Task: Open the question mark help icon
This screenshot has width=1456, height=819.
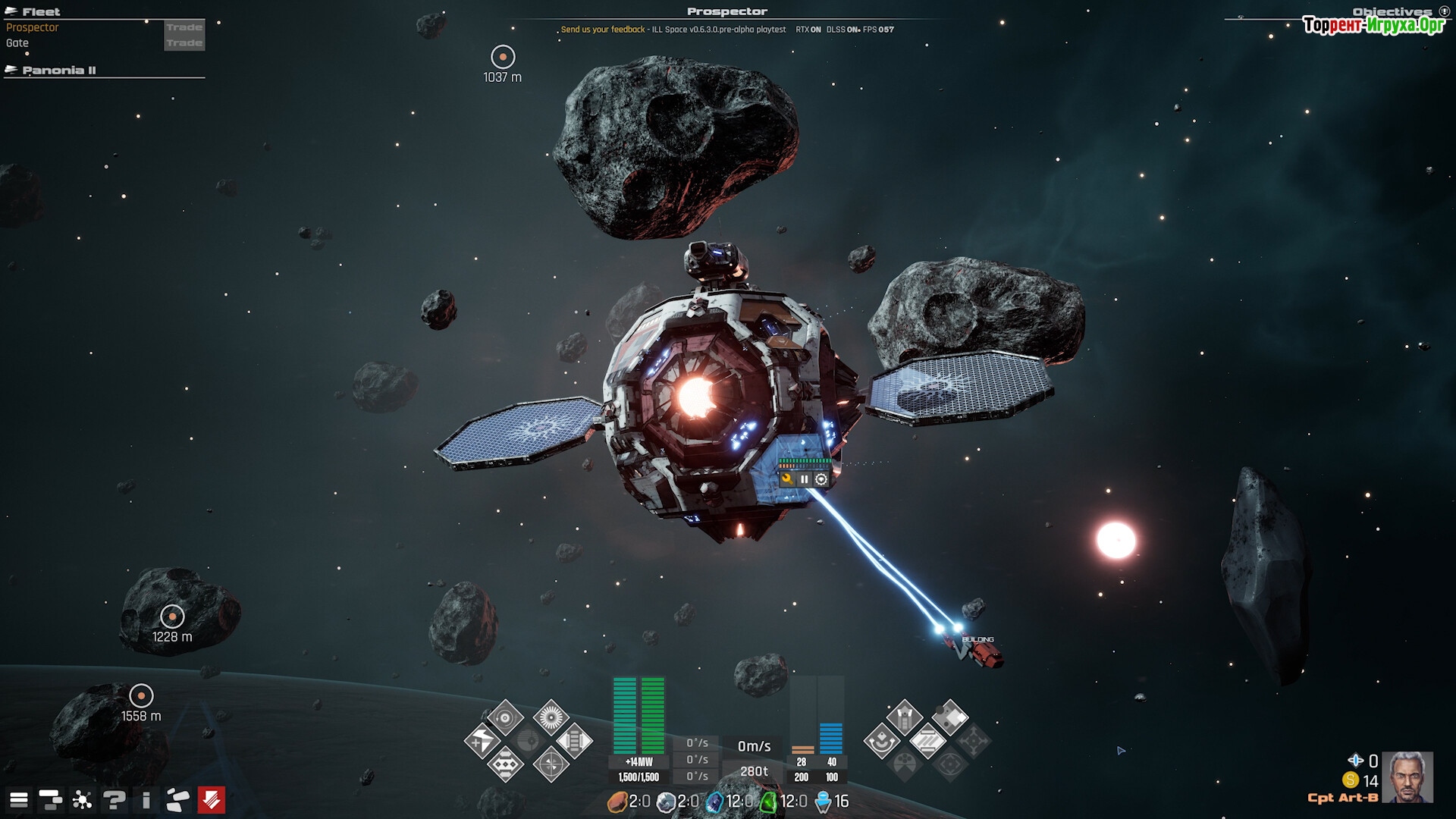Action: 115,800
